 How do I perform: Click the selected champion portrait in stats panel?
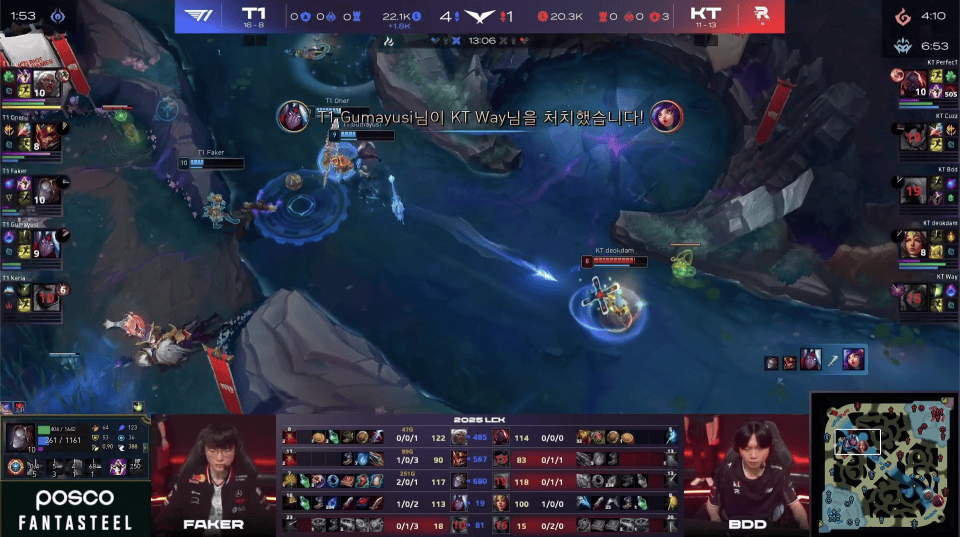point(21,437)
